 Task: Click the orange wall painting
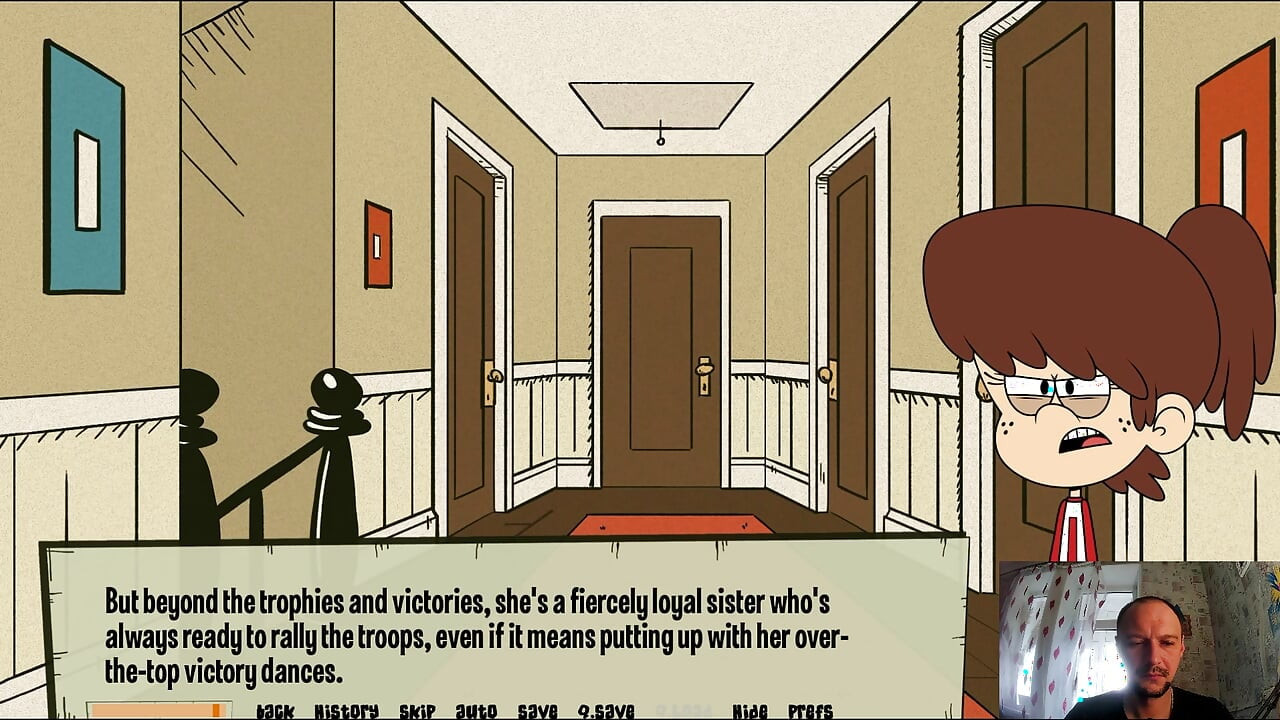pos(376,245)
